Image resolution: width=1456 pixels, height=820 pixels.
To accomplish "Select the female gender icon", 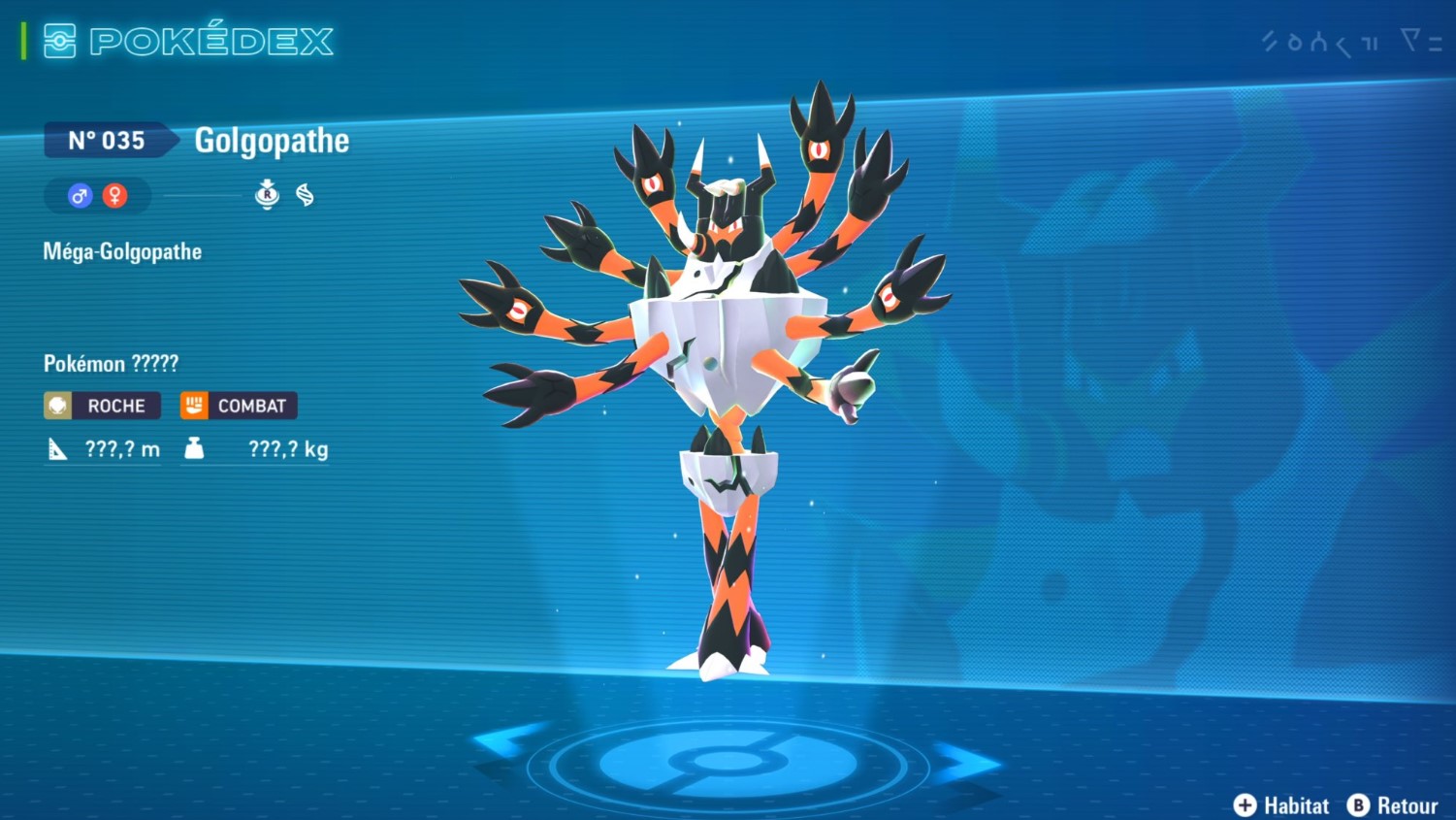I will (115, 196).
